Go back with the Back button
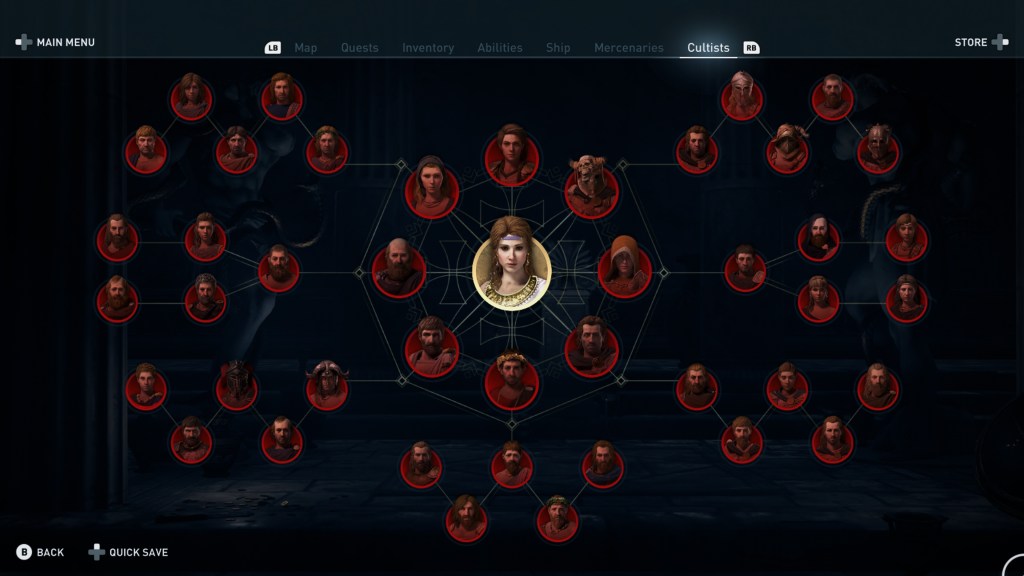 tap(40, 552)
